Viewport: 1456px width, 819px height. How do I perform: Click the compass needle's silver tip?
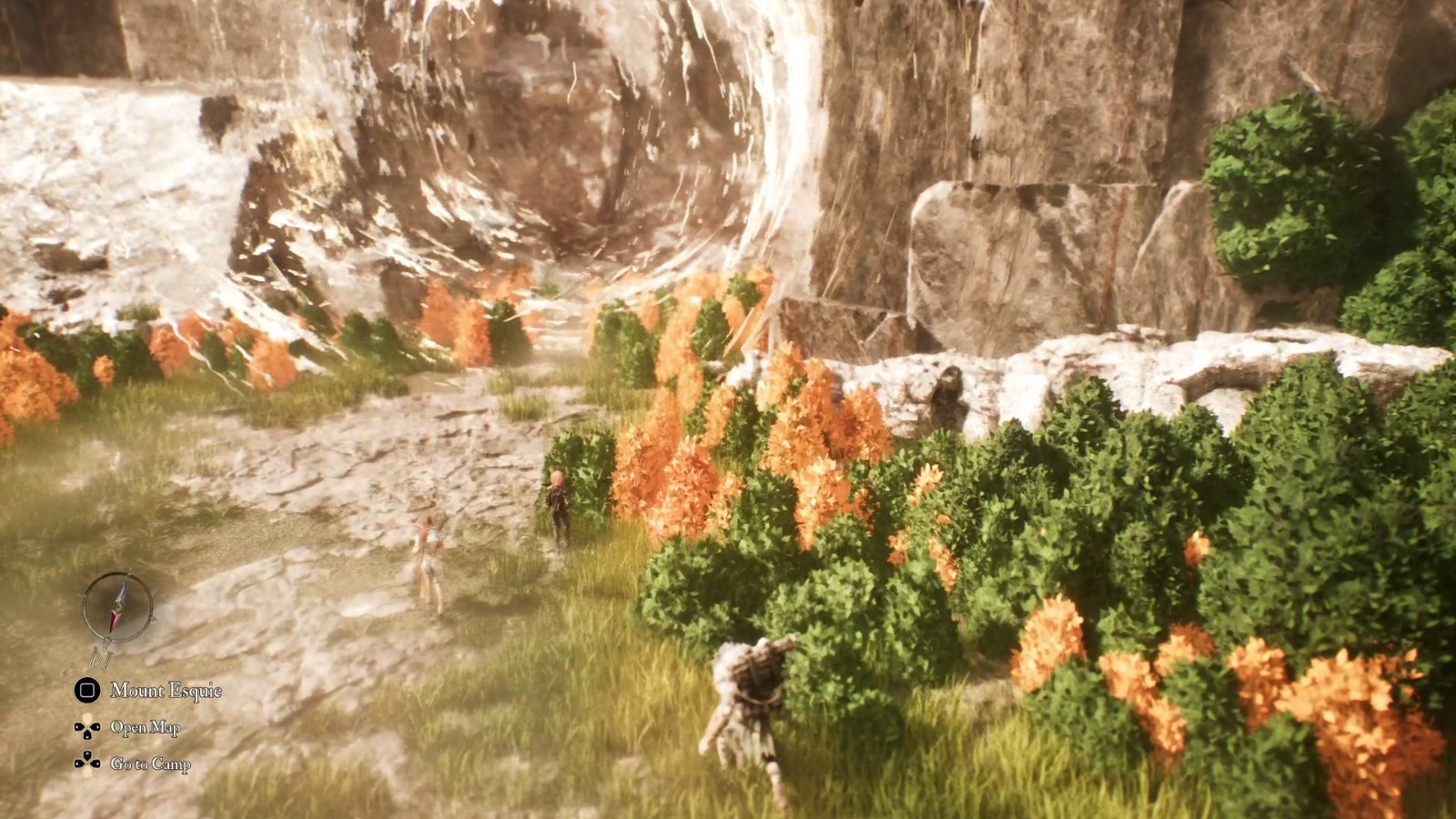click(121, 592)
